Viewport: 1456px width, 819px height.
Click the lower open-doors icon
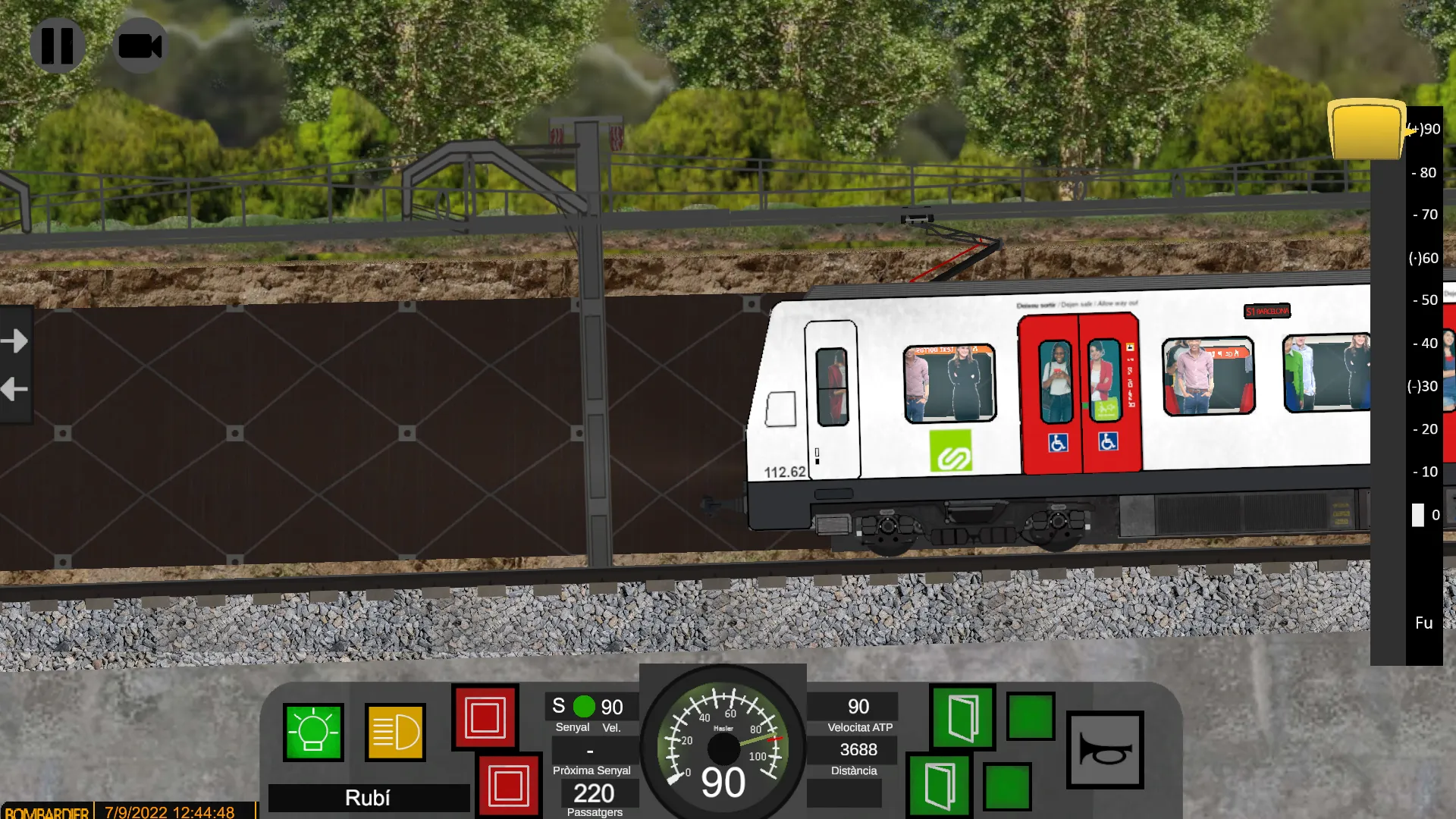pyautogui.click(x=940, y=787)
